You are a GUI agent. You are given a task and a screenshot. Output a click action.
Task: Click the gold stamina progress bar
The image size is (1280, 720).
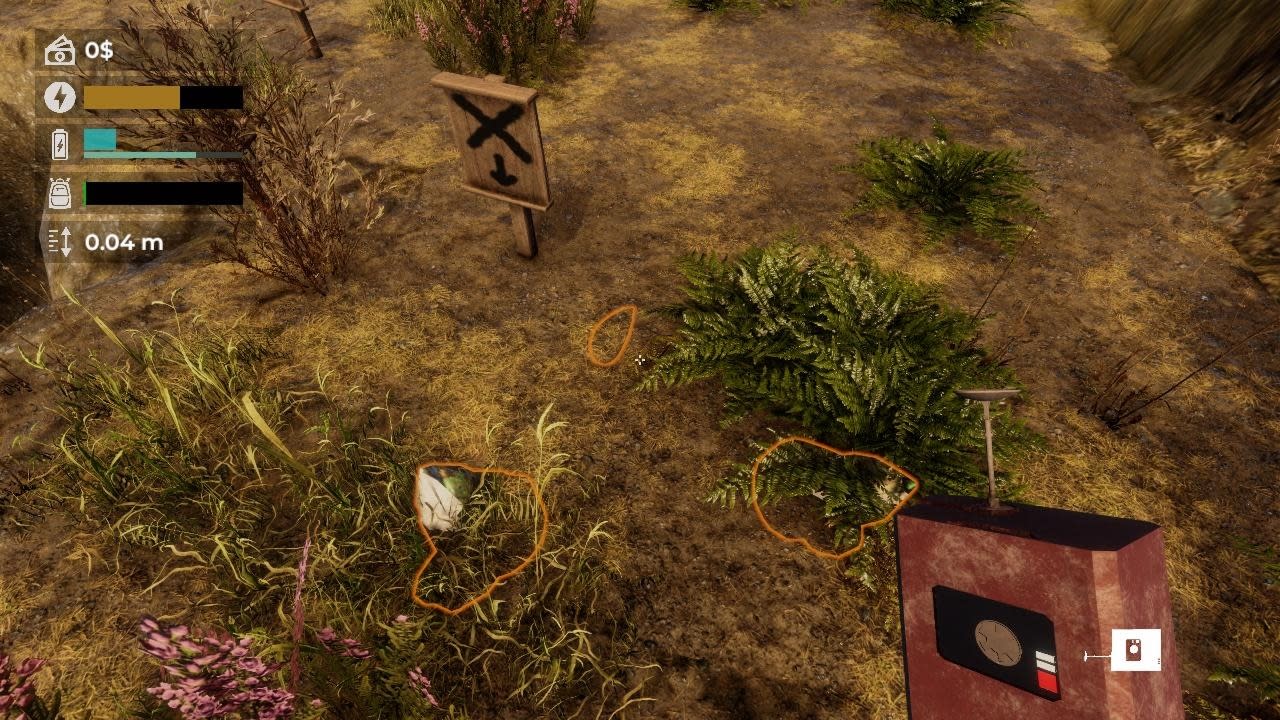[x=130, y=97]
